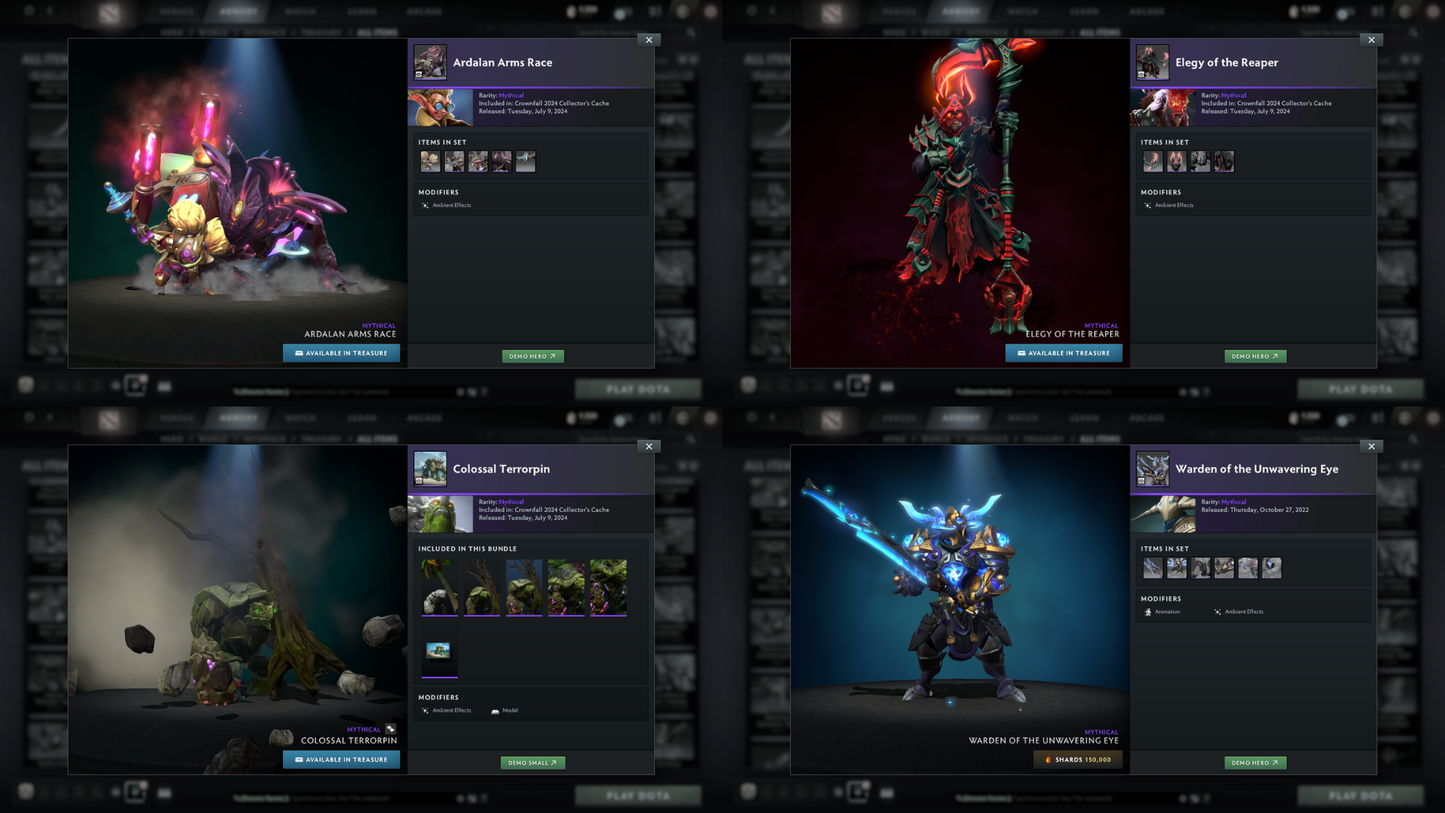Open Available in Treasure for Elegy of the Reaper

point(1063,353)
